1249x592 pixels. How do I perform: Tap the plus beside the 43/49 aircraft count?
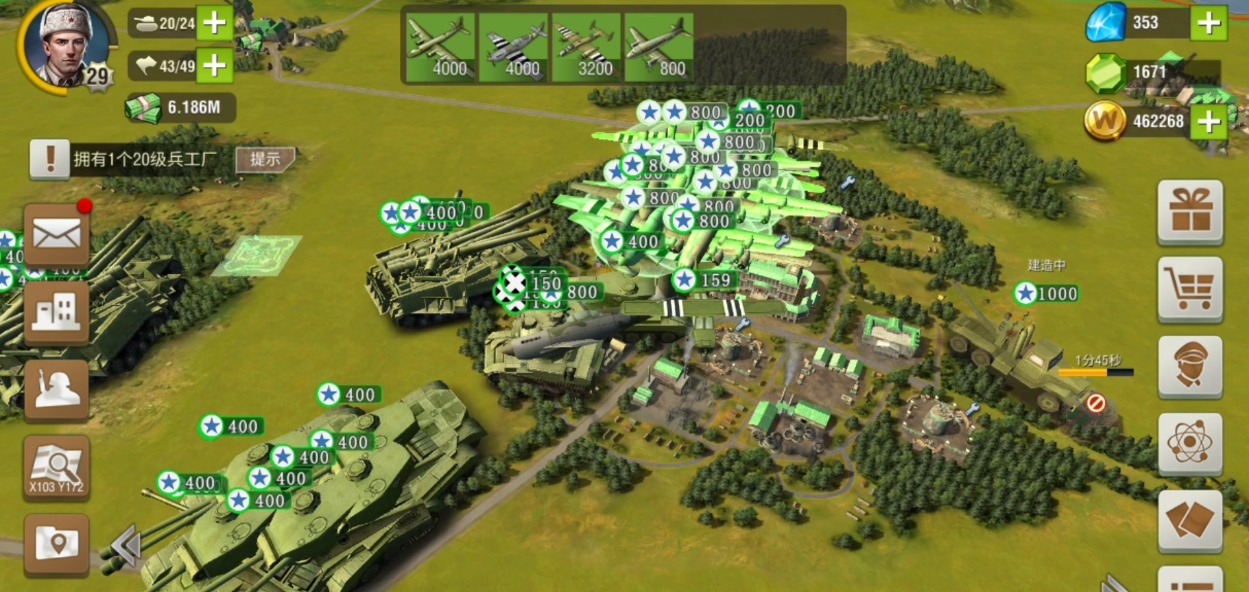pyautogui.click(x=214, y=66)
